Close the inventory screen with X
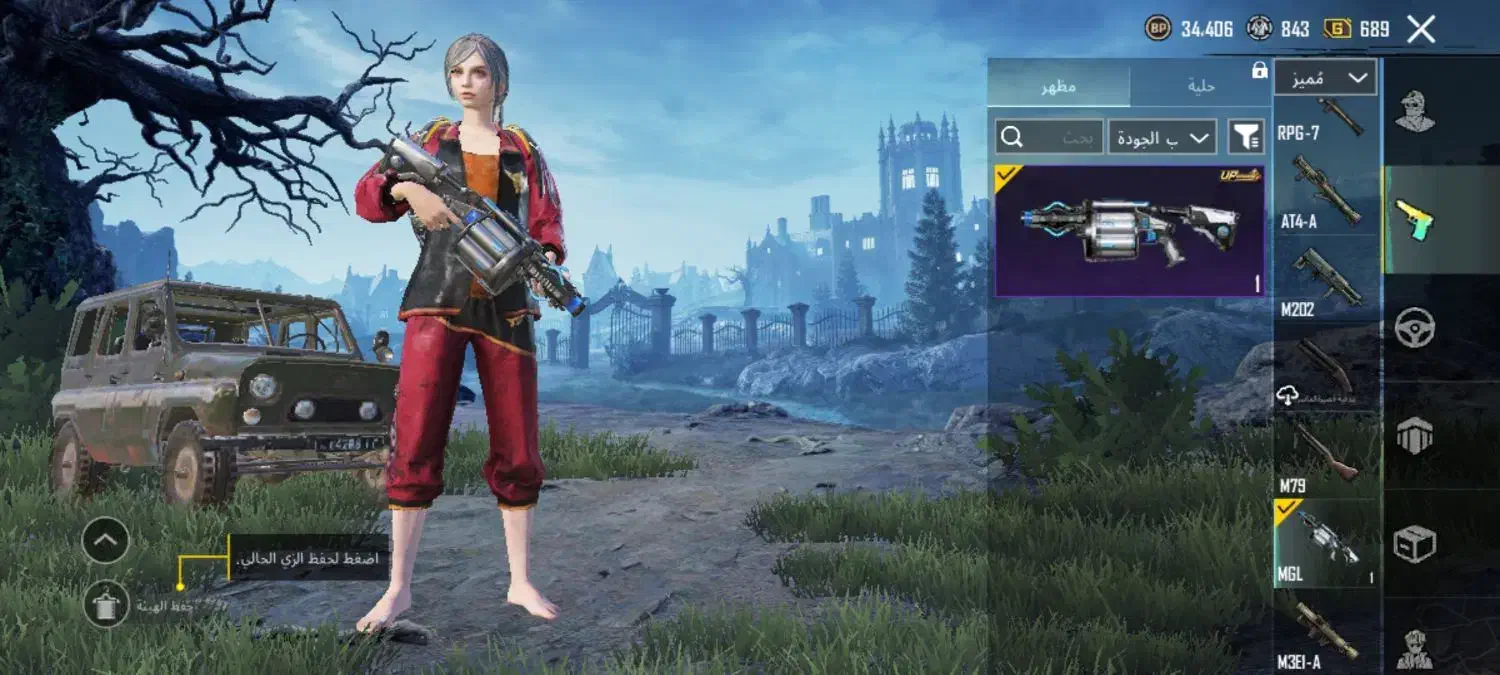This screenshot has height=675, width=1500. coord(1421,29)
